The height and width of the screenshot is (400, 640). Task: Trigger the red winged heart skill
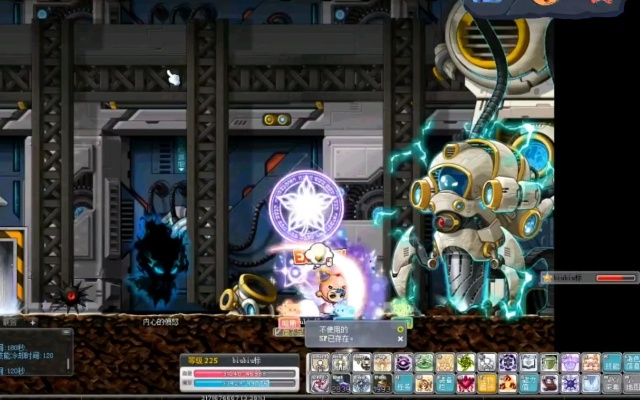pyautogui.click(x=465, y=383)
